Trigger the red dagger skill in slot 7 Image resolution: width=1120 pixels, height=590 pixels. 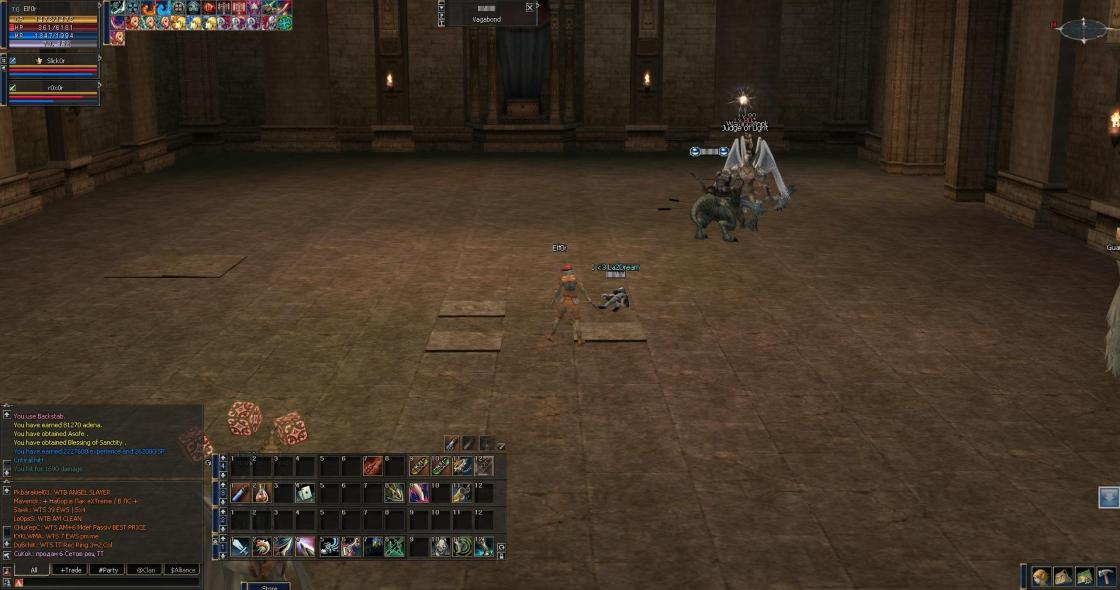(373, 466)
